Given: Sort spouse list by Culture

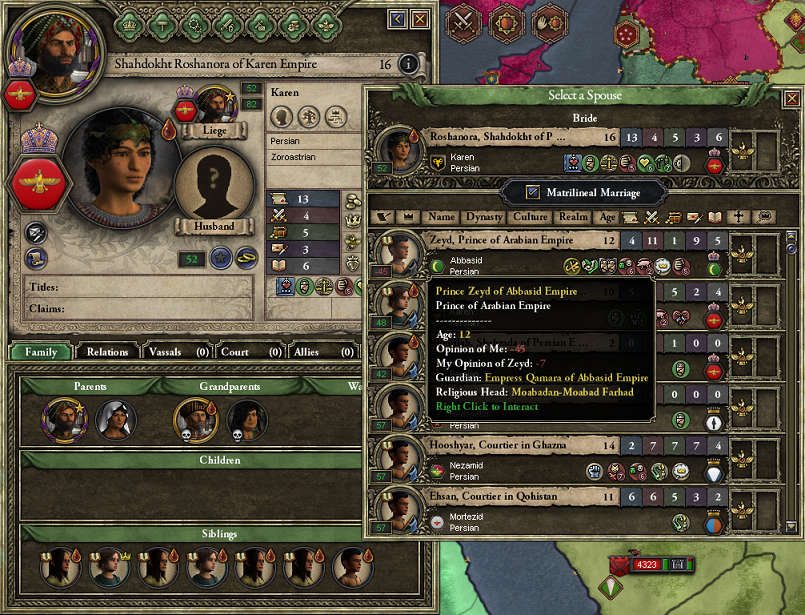Looking at the screenshot, I should point(530,216).
